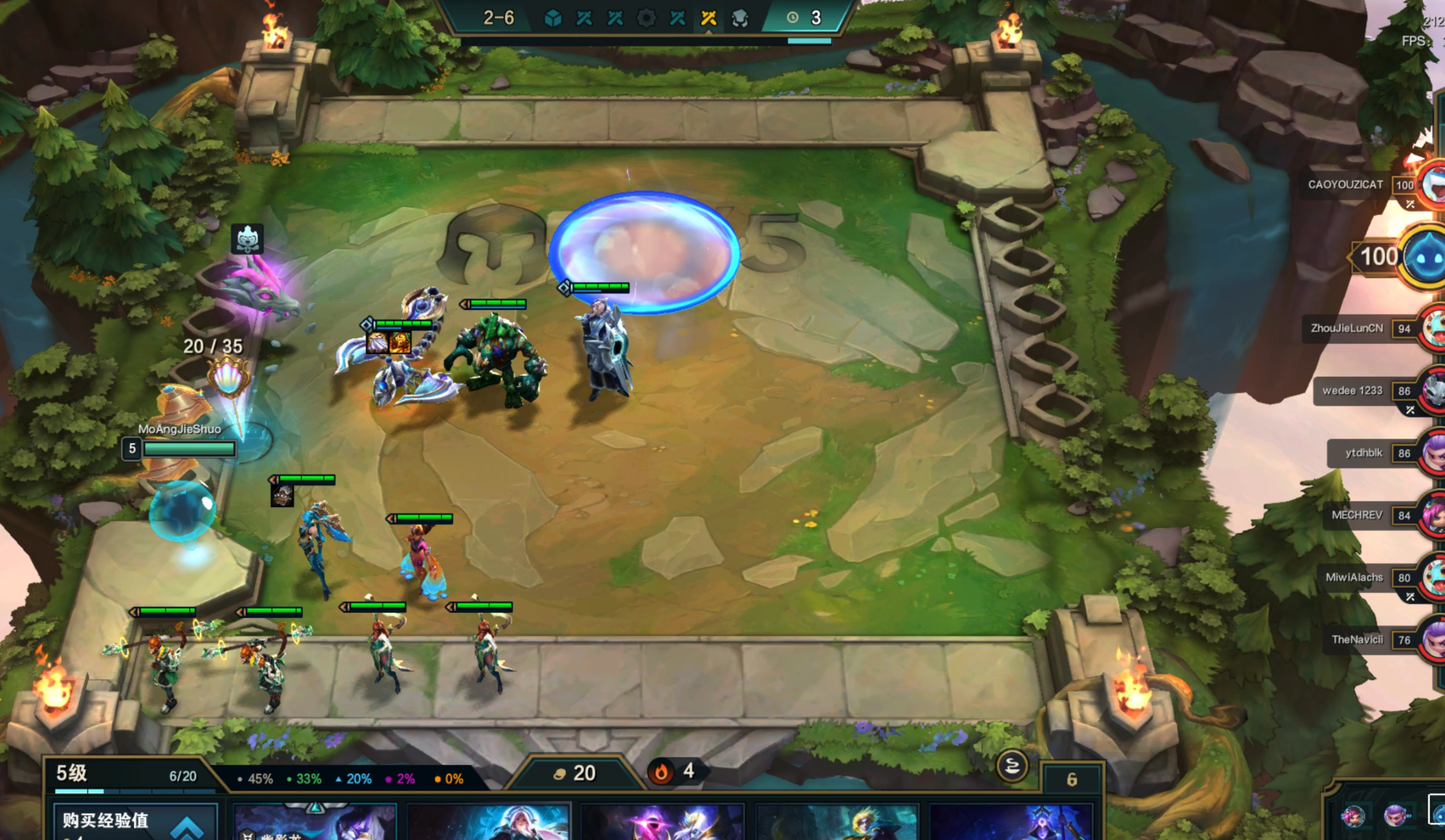Click the dimmed gear round icon
Image resolution: width=1445 pixels, height=840 pixels.
coord(646,18)
